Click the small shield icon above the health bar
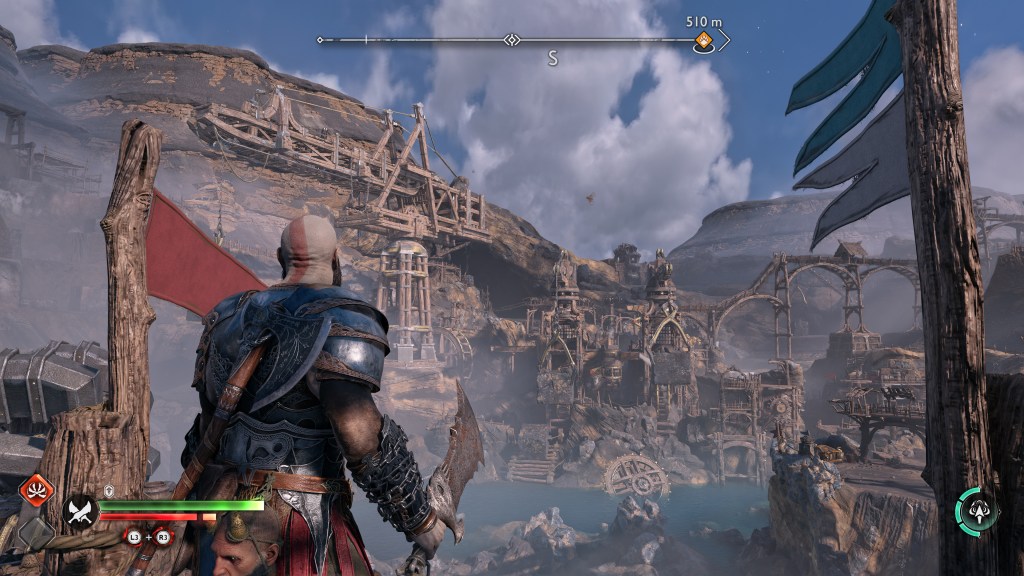 [x=109, y=490]
